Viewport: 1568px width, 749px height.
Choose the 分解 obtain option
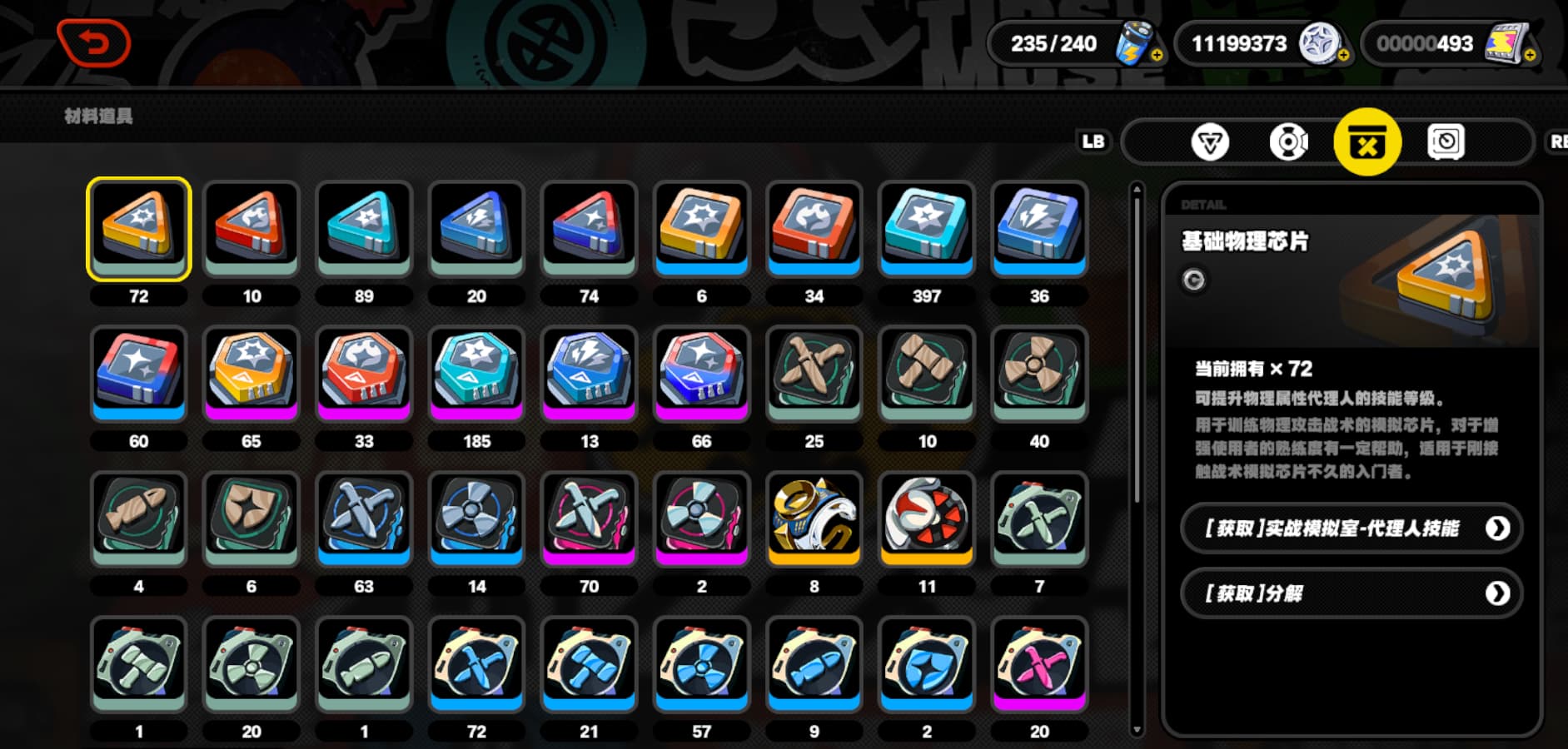[1351, 593]
